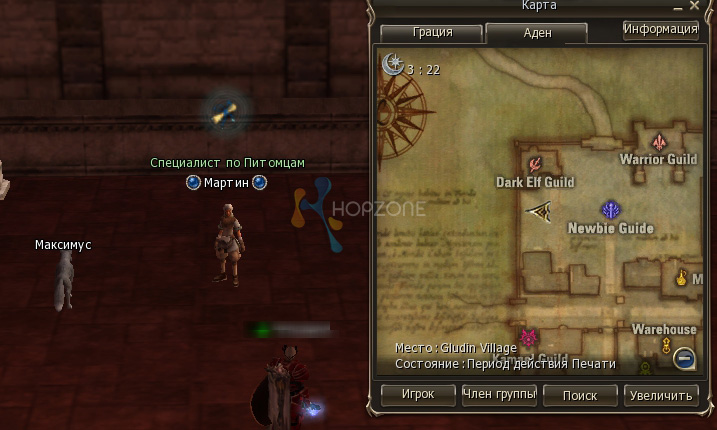Screen dimensions: 717x430
Task: Click the Игрок button
Action: pos(417,394)
